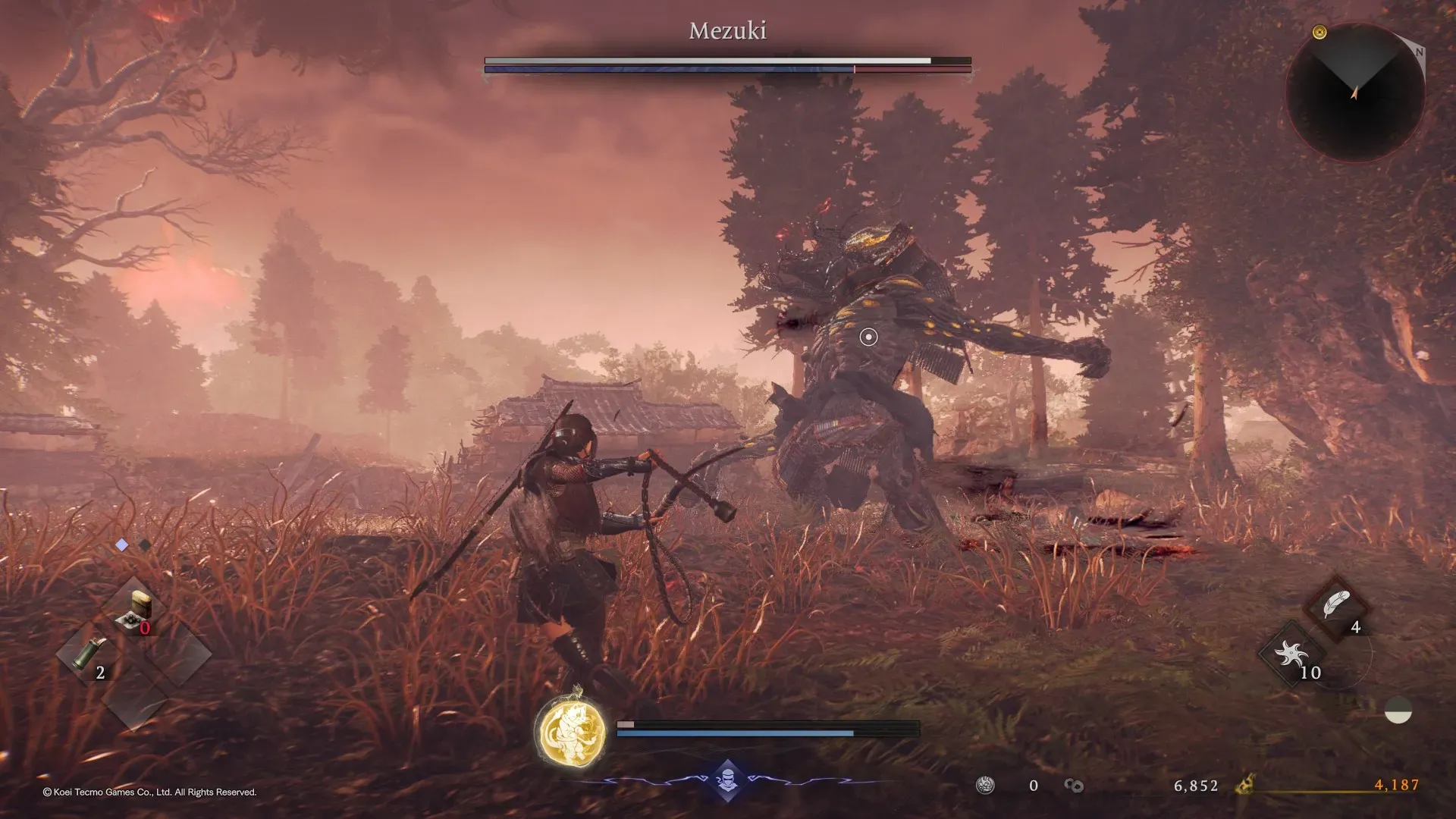Click the ninja style emblem
The height and width of the screenshot is (819, 1456).
click(727, 780)
